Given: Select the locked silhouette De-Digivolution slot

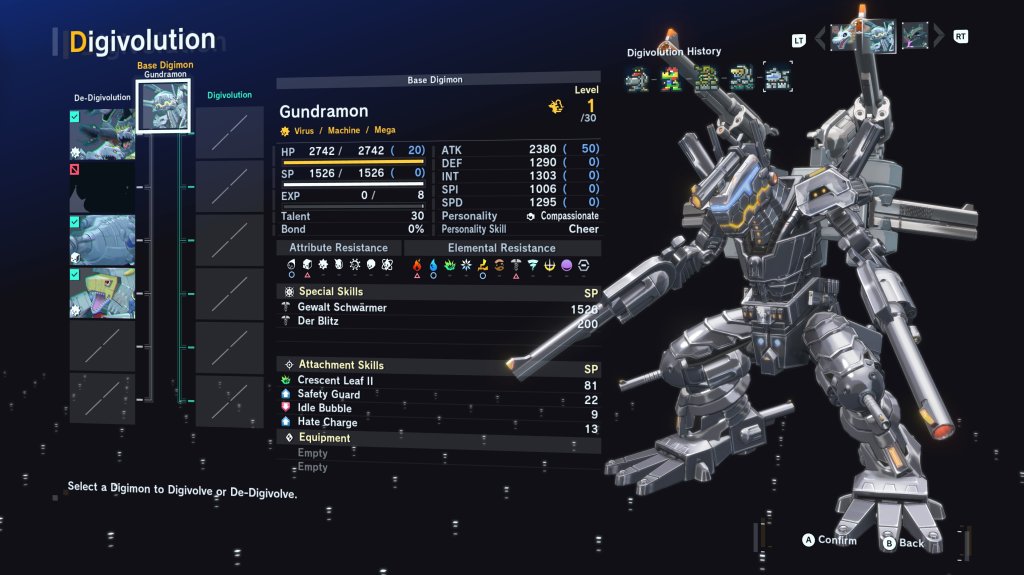Looking at the screenshot, I should tap(102, 187).
